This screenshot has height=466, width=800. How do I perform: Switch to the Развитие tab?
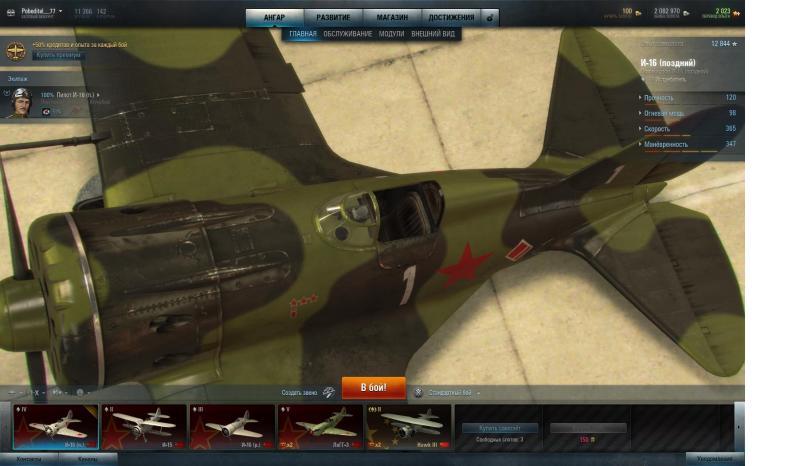coord(333,17)
